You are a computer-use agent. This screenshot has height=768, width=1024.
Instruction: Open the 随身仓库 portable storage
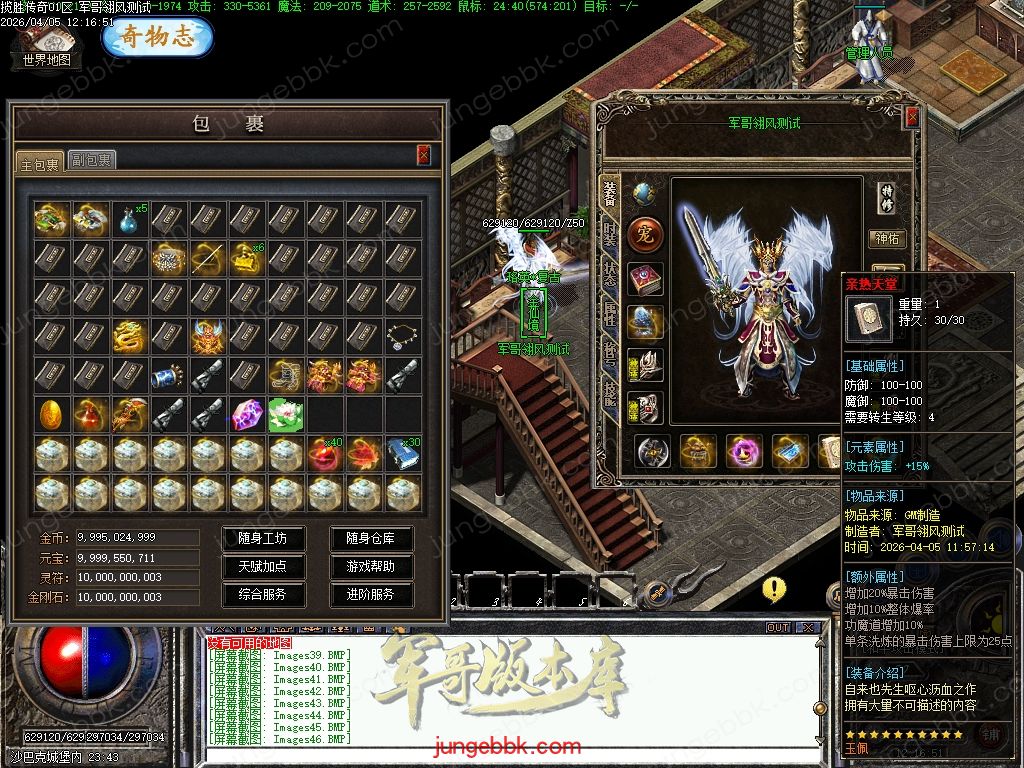coord(371,538)
